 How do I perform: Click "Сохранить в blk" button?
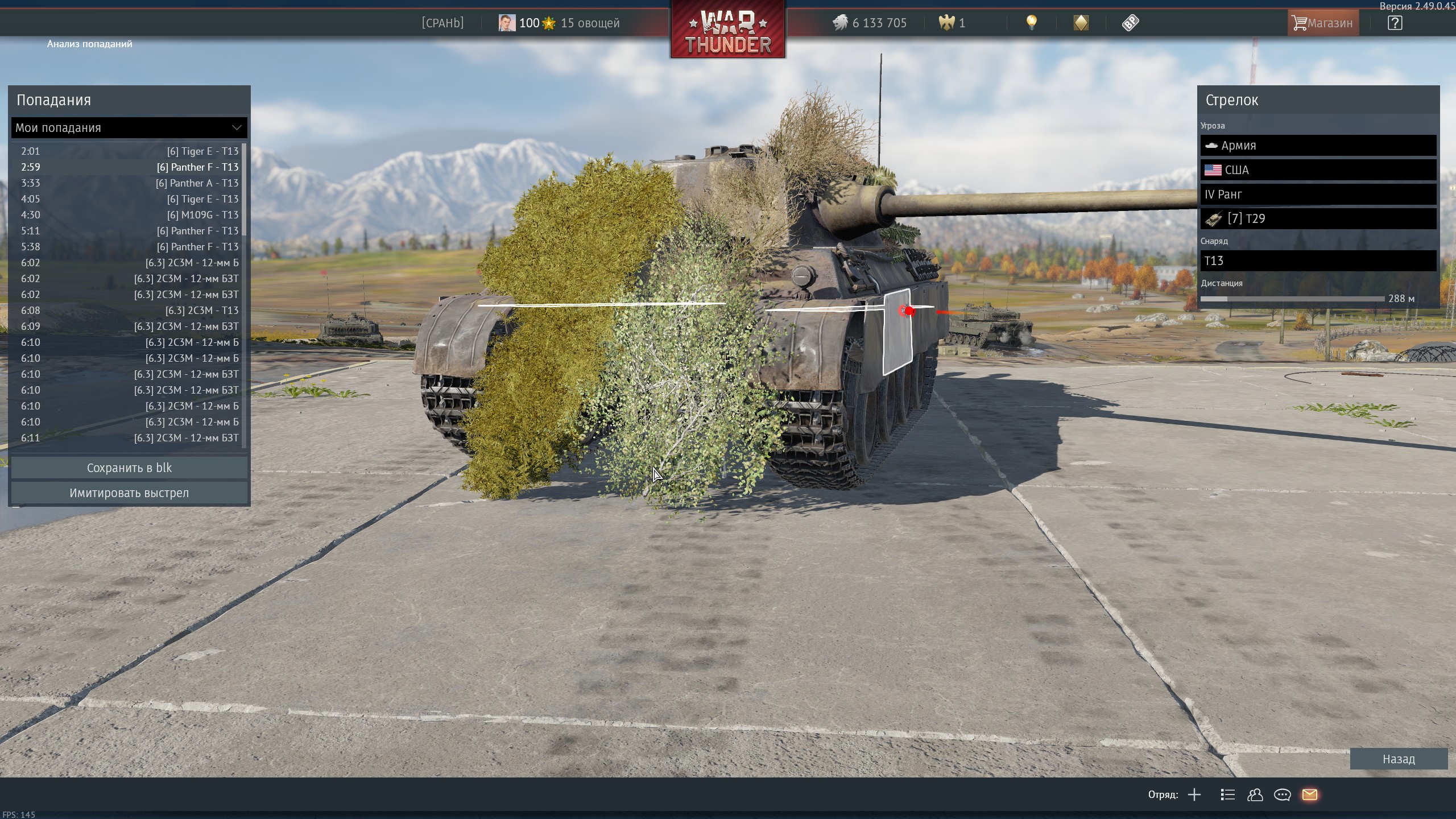point(129,468)
